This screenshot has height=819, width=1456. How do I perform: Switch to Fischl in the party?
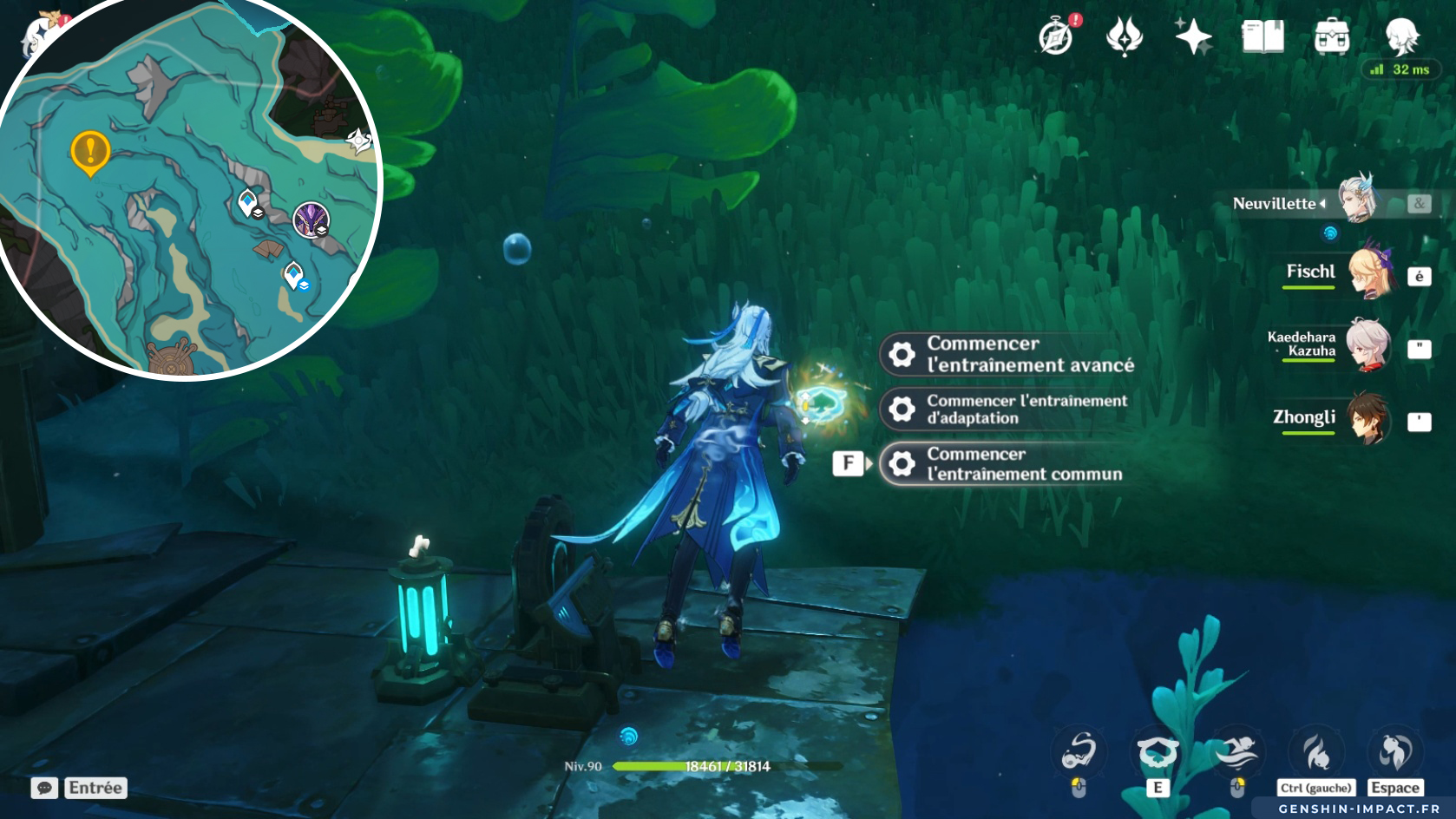click(1368, 274)
